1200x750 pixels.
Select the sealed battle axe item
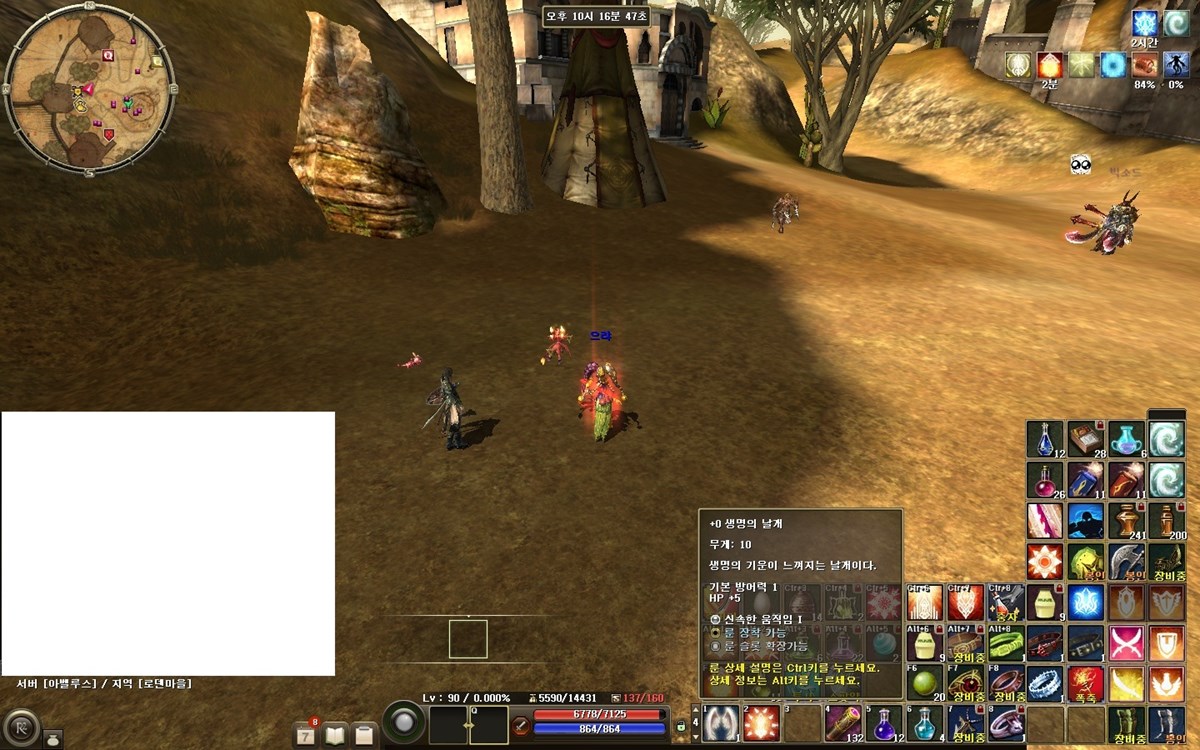pos(1127,562)
